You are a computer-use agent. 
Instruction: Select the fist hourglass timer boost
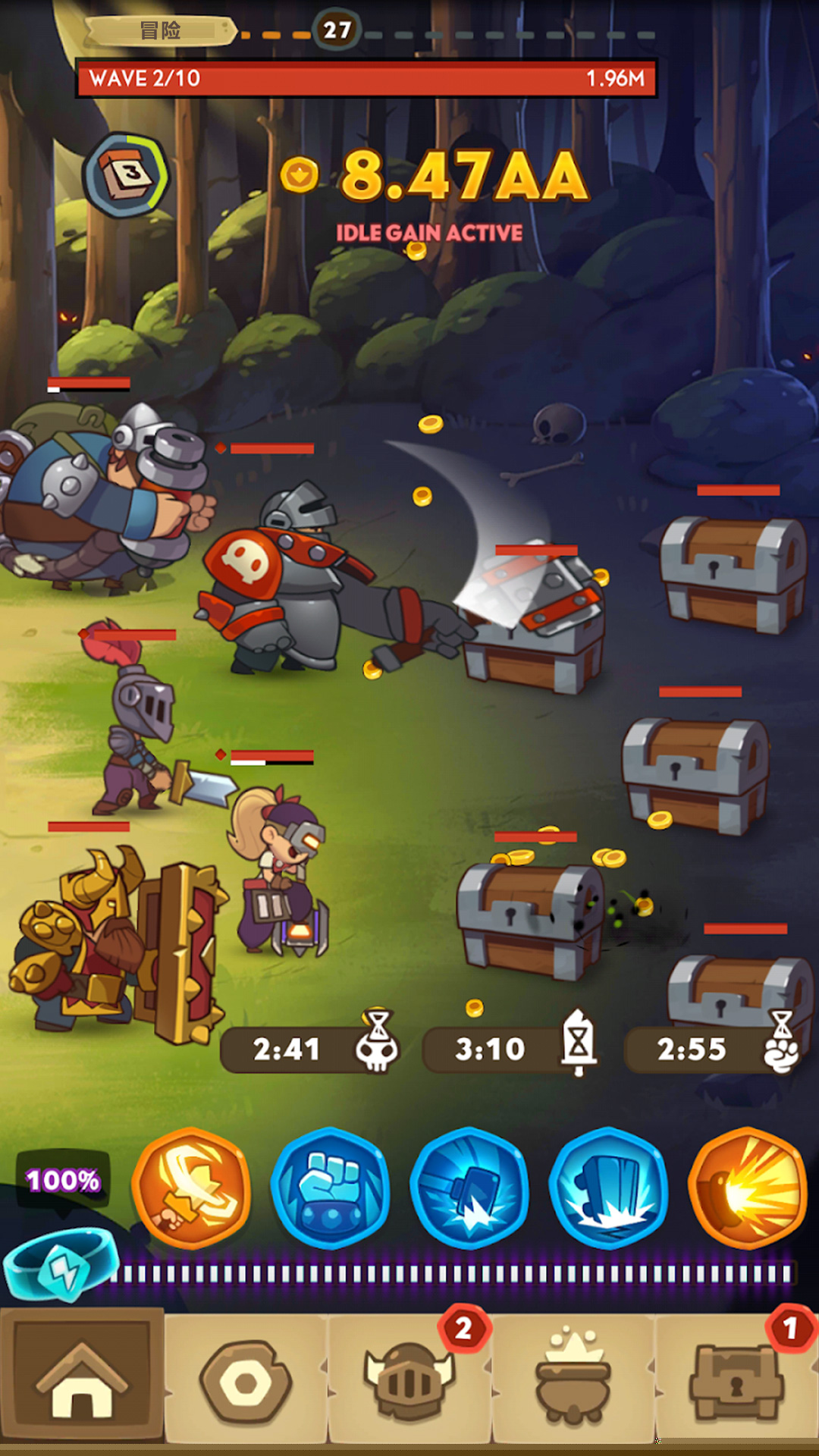[x=714, y=1049]
